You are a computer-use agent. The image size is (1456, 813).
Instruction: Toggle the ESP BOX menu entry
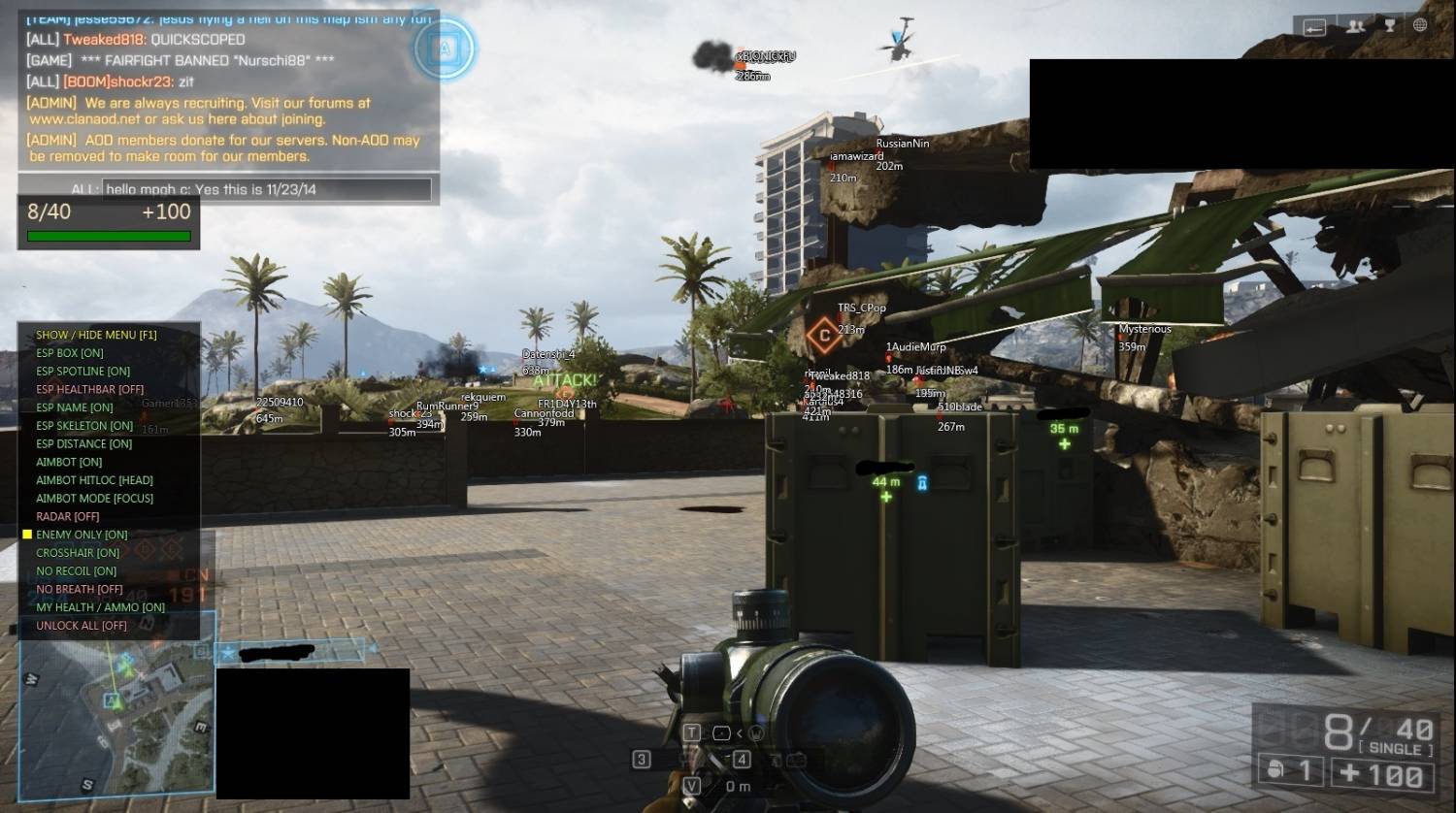[x=70, y=353]
